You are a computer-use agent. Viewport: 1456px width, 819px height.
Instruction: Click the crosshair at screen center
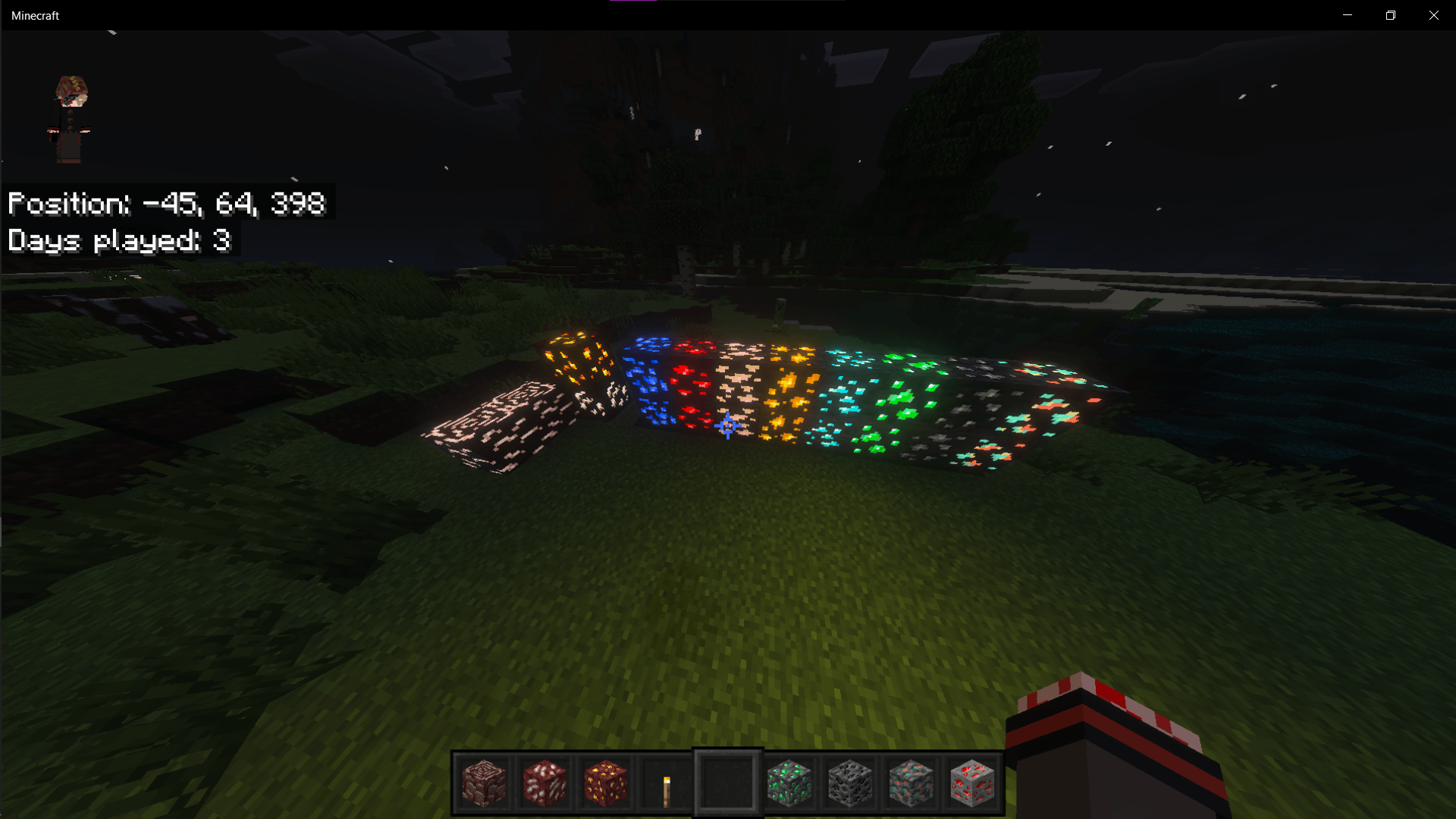pyautogui.click(x=726, y=426)
